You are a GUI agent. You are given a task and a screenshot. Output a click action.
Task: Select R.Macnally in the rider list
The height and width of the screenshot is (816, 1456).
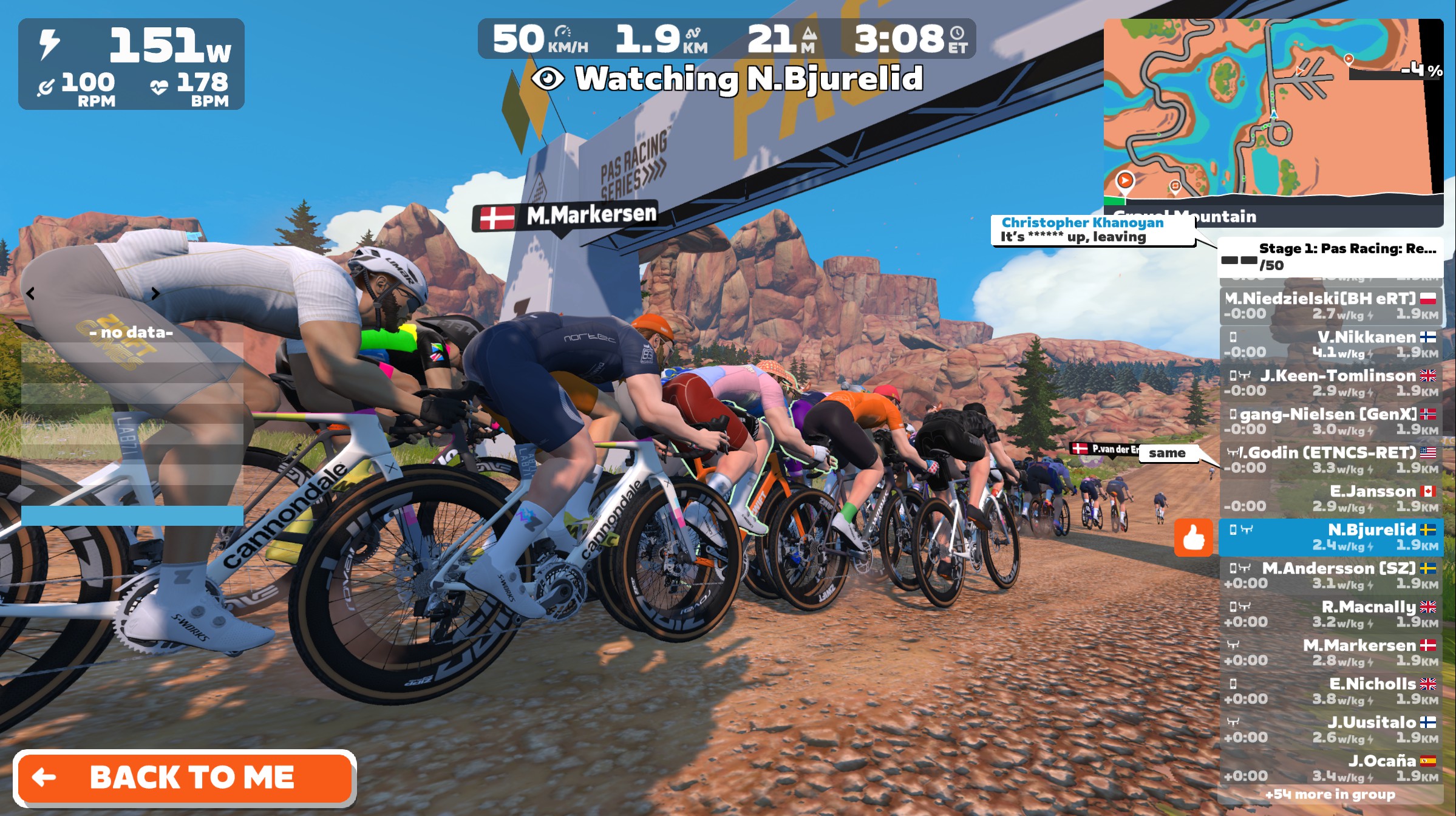[1330, 613]
